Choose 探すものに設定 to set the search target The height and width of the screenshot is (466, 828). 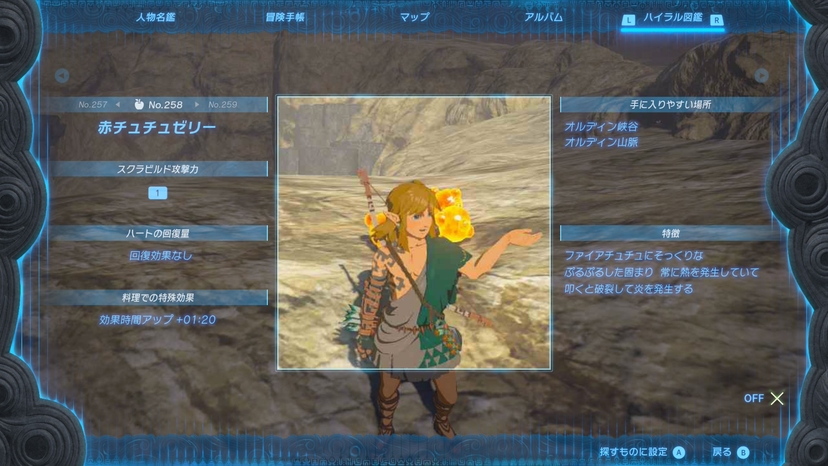[641, 452]
